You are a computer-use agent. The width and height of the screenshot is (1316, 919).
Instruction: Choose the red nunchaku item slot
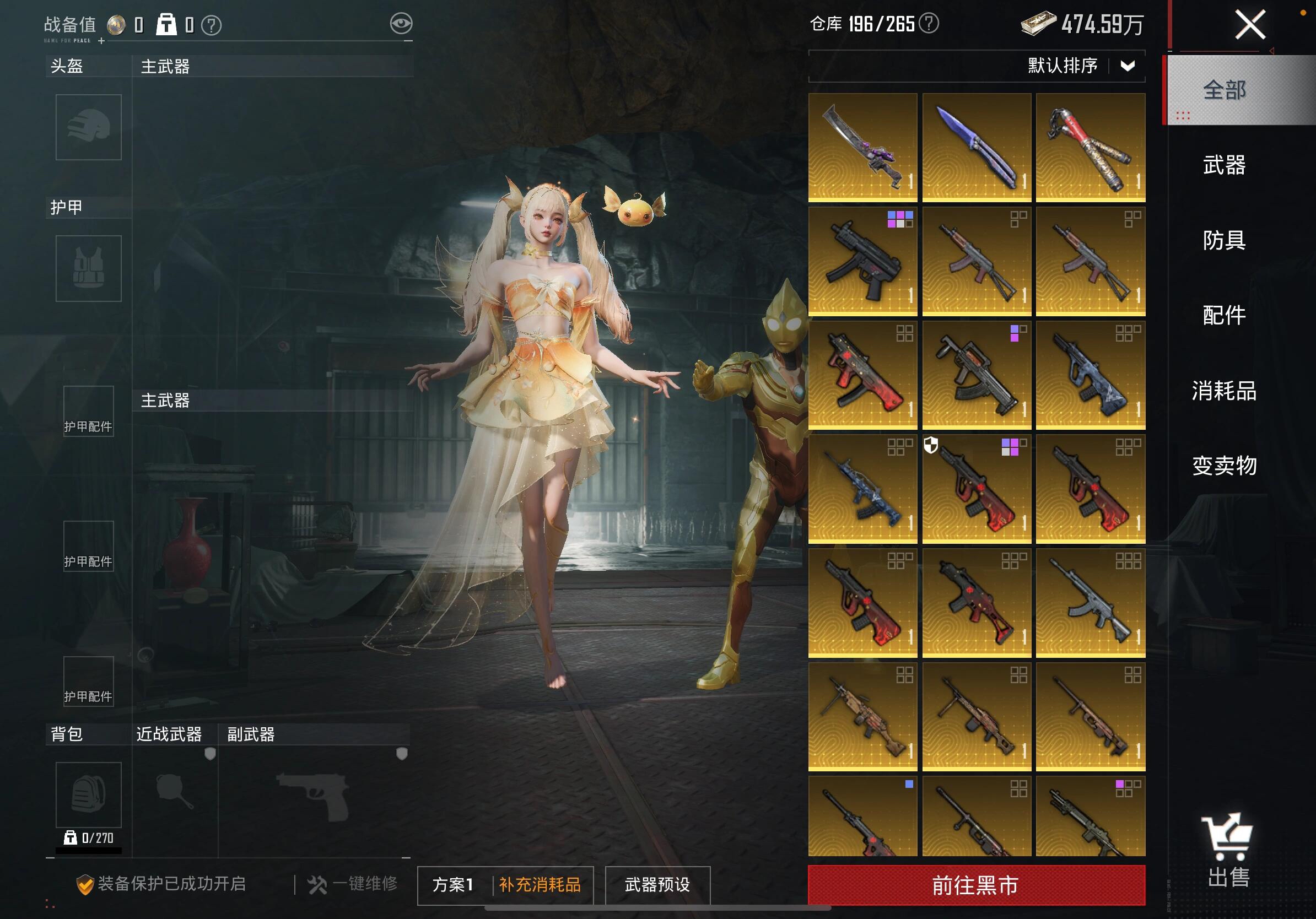point(1090,147)
